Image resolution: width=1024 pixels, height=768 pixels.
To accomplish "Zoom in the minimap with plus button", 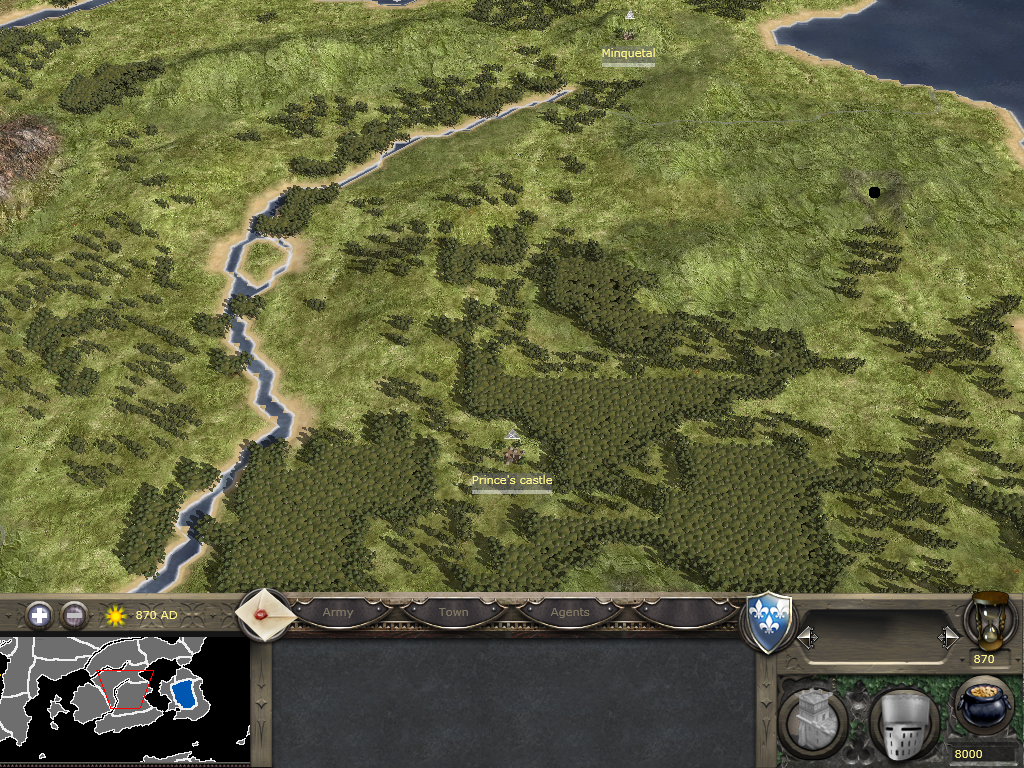I will coord(40,615).
